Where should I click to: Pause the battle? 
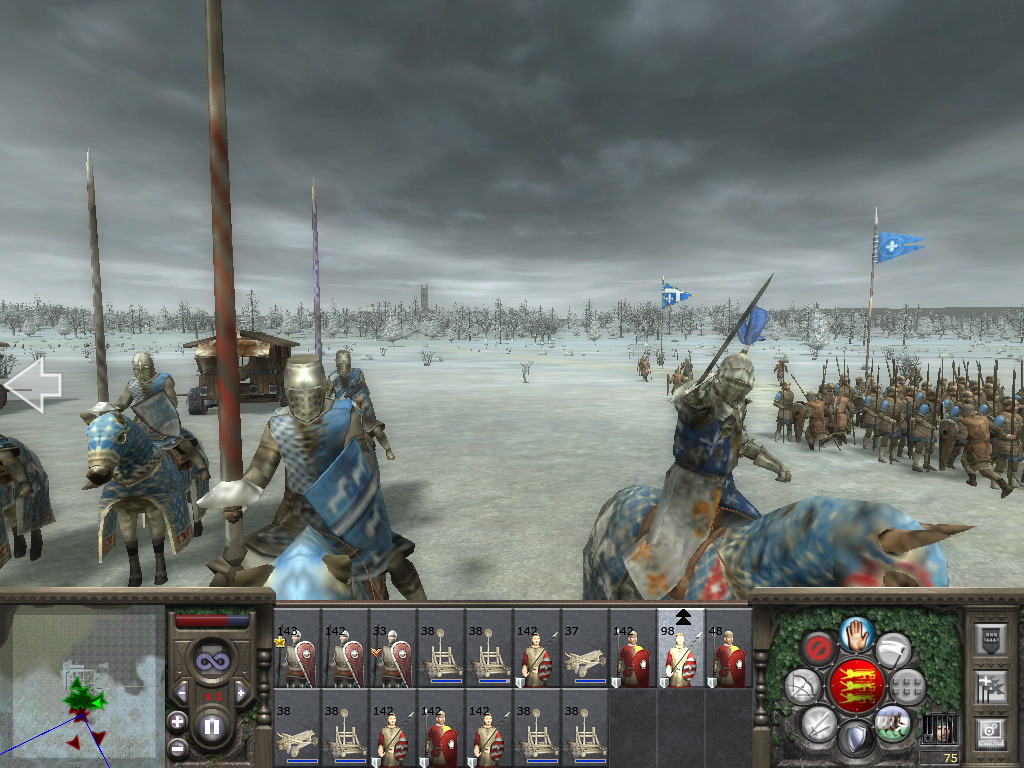pyautogui.click(x=212, y=727)
